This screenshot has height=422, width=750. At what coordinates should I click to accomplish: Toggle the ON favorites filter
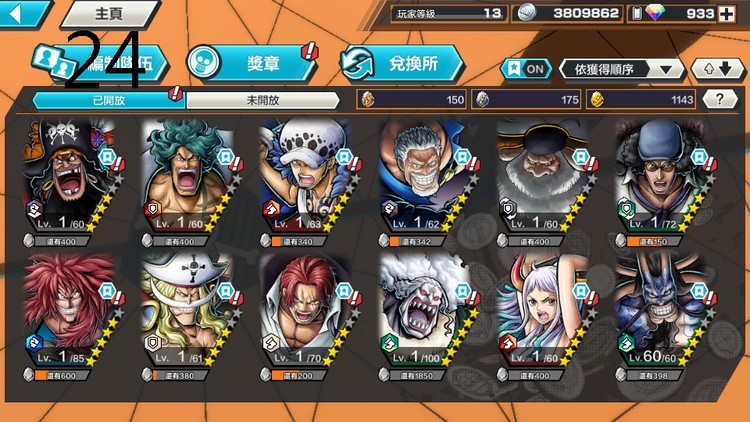[x=526, y=68]
